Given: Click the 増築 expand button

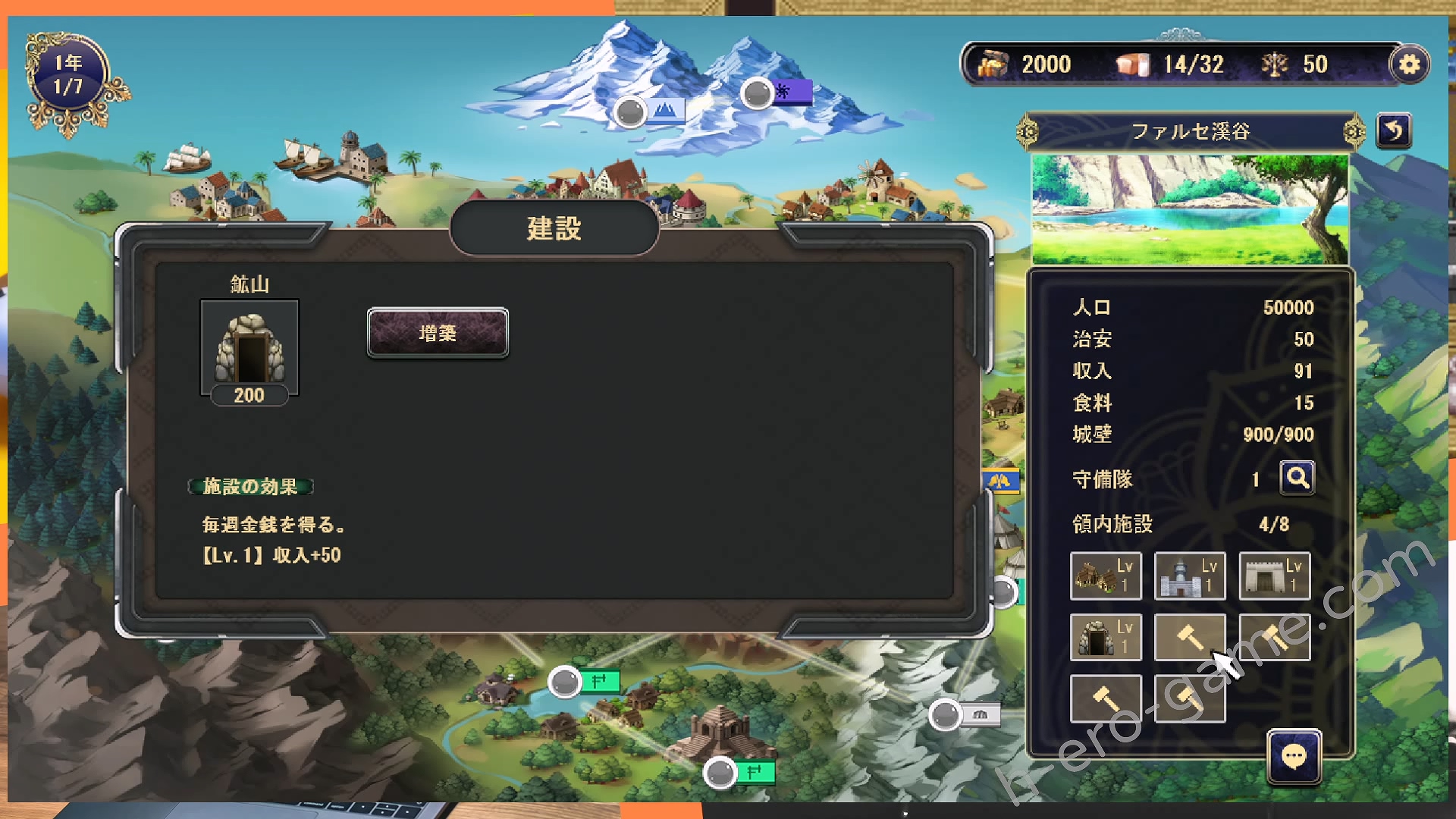Looking at the screenshot, I should coord(438,333).
